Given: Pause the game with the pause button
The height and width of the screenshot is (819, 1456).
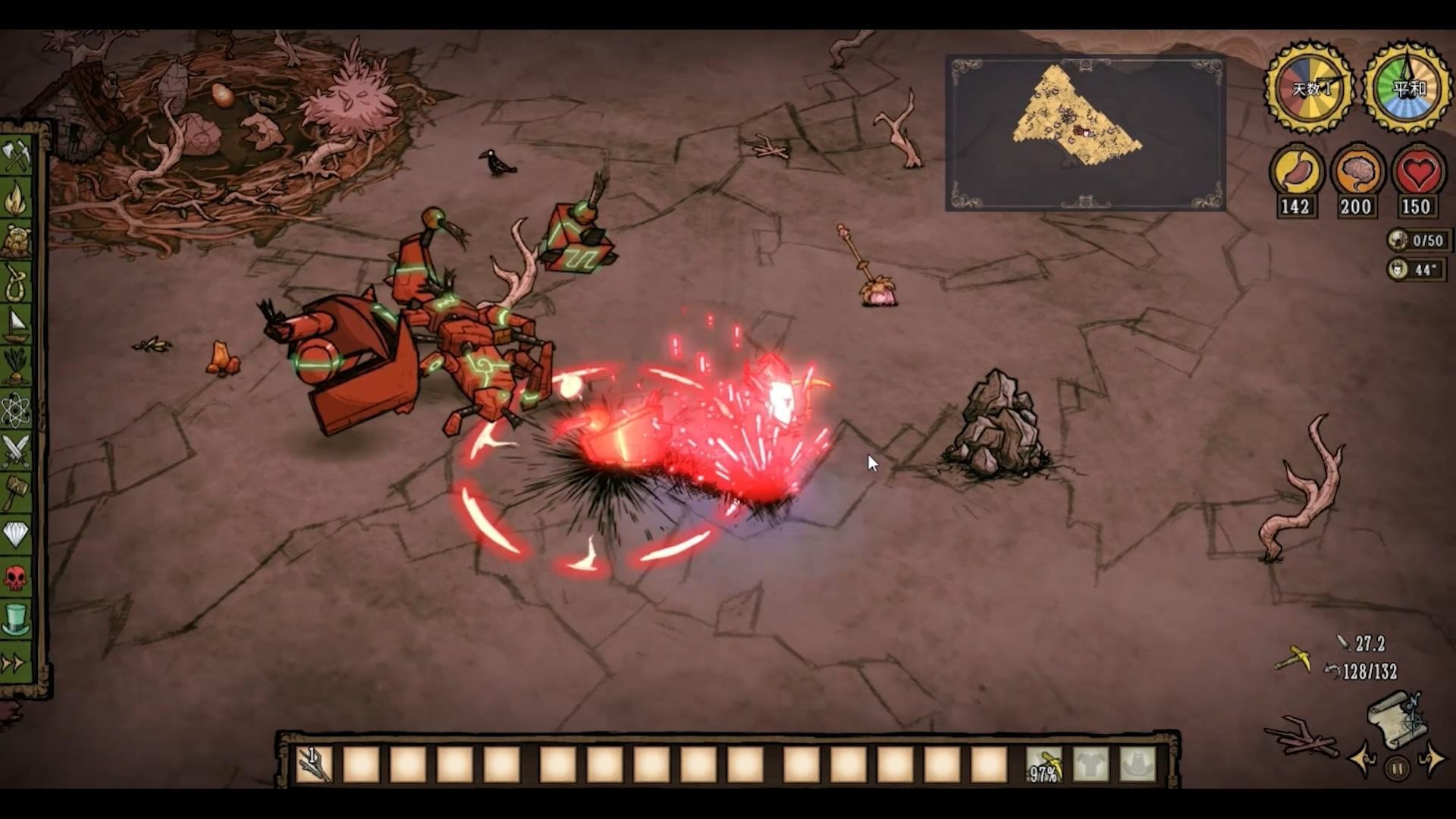Looking at the screenshot, I should [x=1397, y=769].
